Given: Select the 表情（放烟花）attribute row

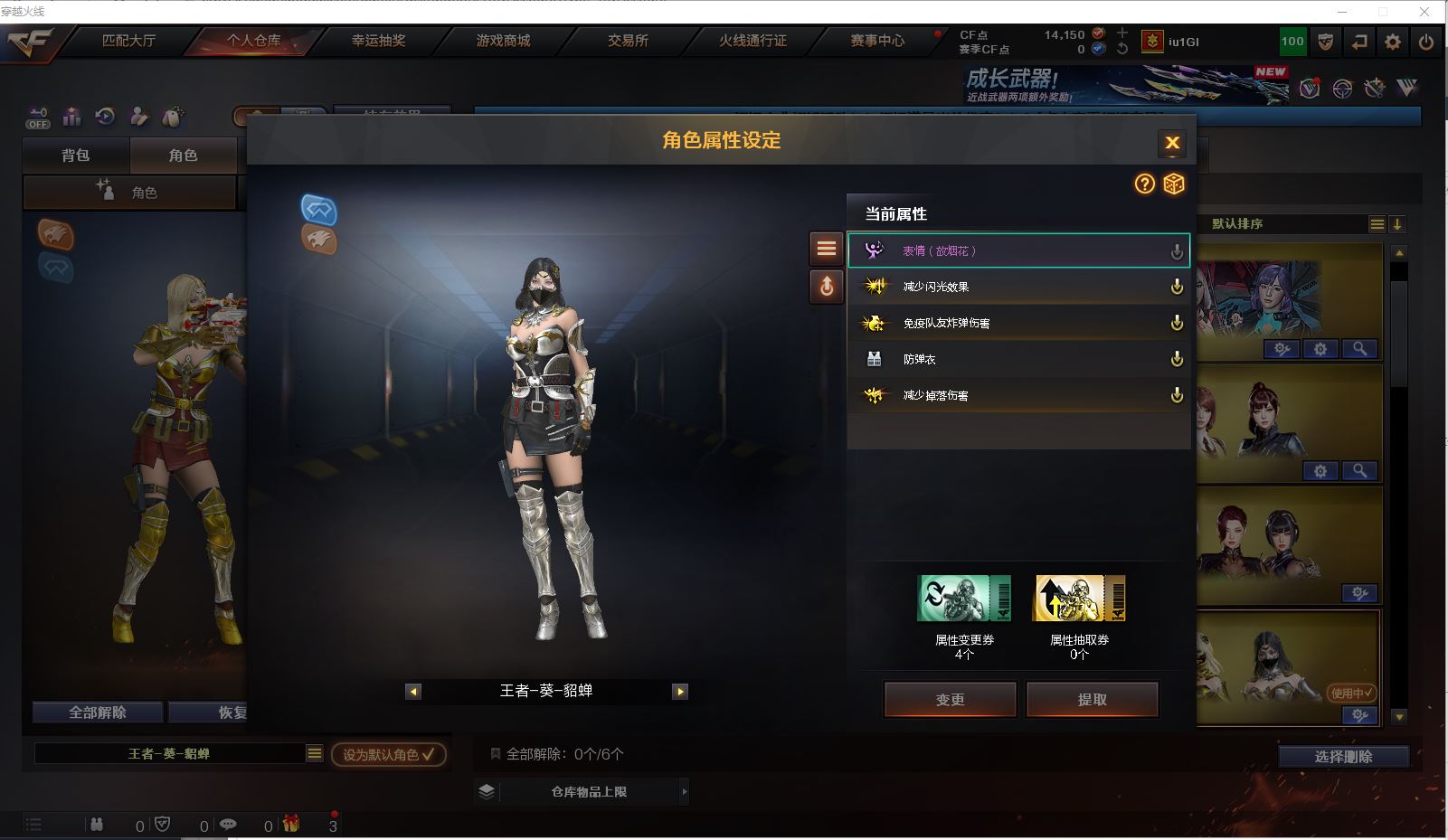Looking at the screenshot, I should (1017, 250).
